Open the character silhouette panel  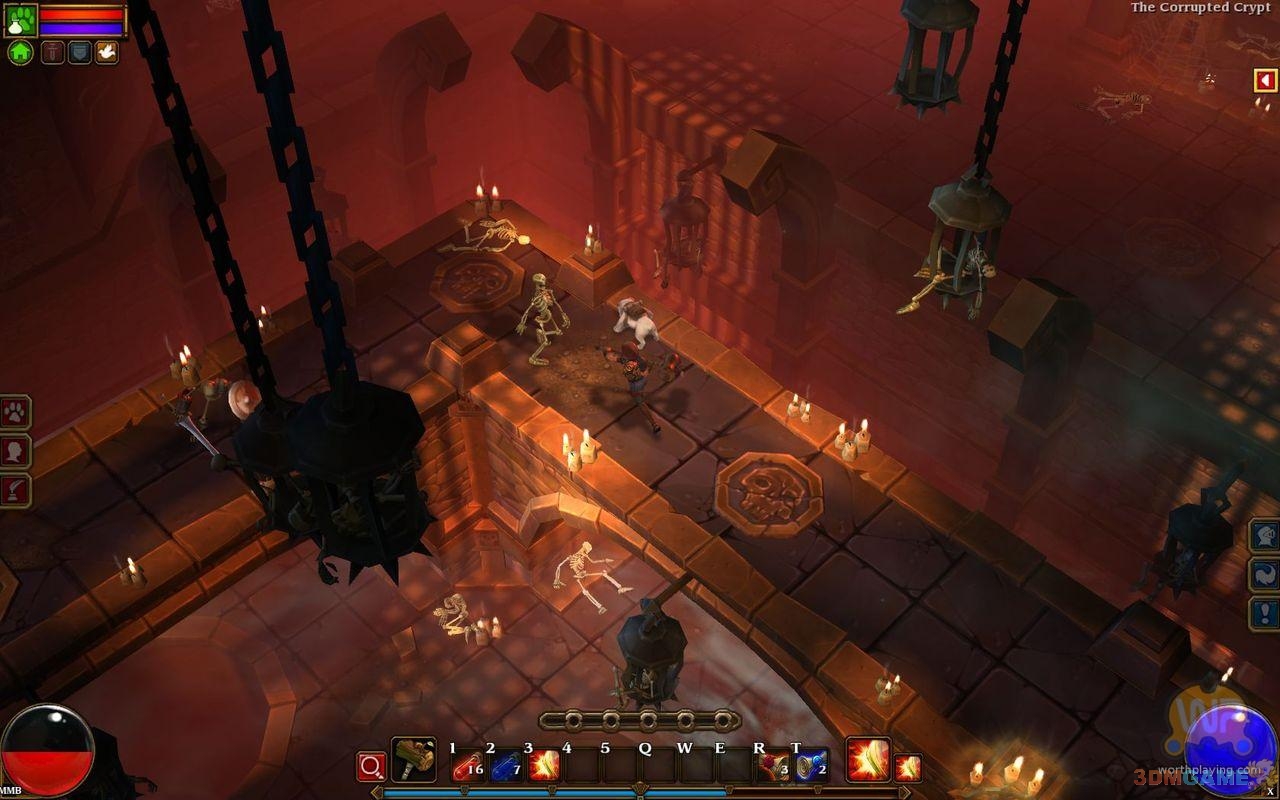tap(15, 451)
